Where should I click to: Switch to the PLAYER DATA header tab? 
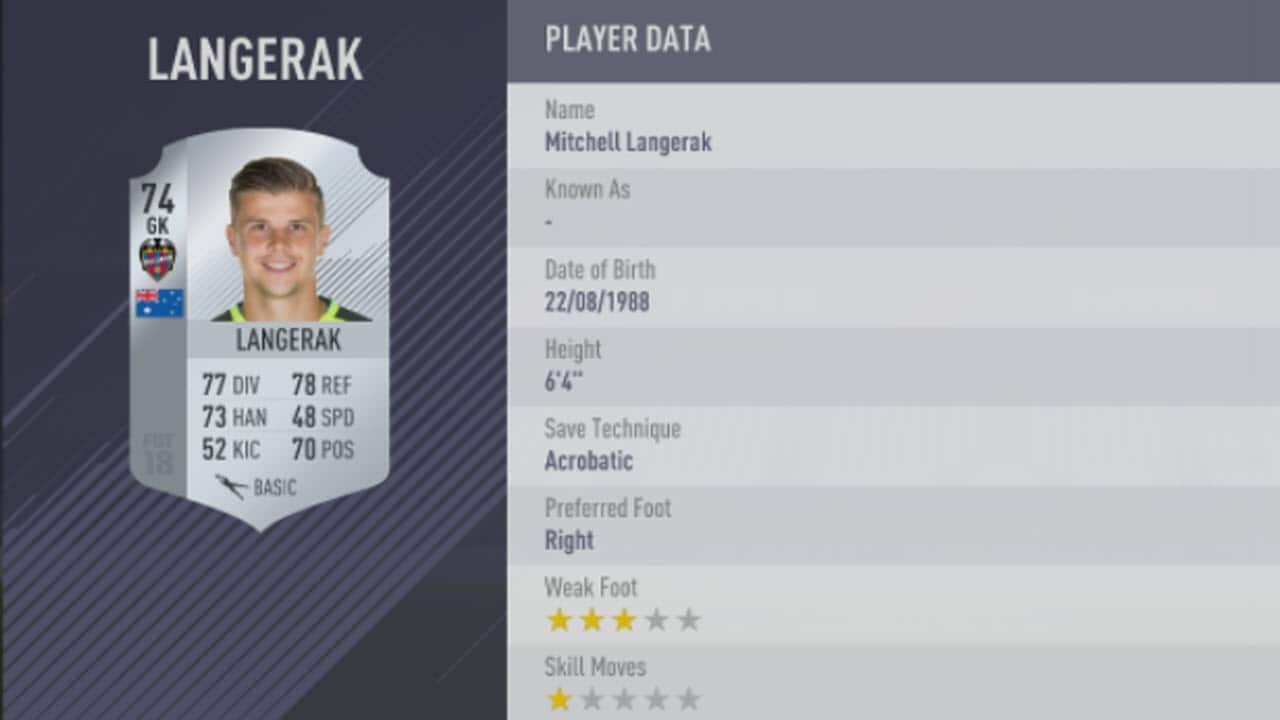point(627,40)
